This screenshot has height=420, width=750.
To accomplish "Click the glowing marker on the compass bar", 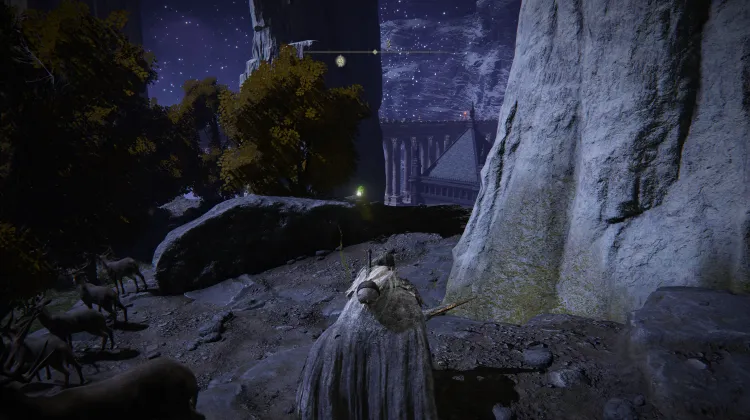I will [x=341, y=61].
